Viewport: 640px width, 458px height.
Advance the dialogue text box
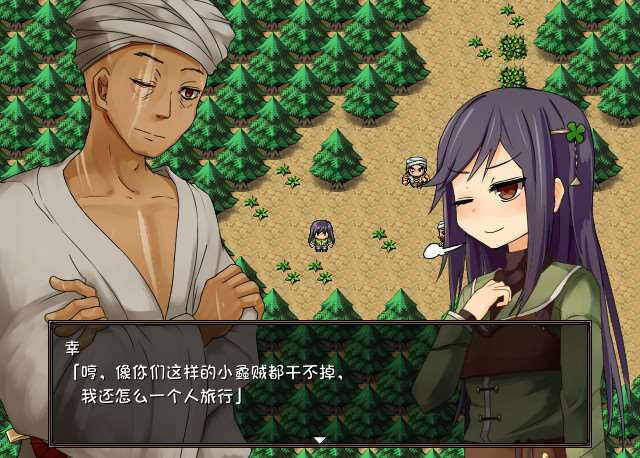(319, 384)
